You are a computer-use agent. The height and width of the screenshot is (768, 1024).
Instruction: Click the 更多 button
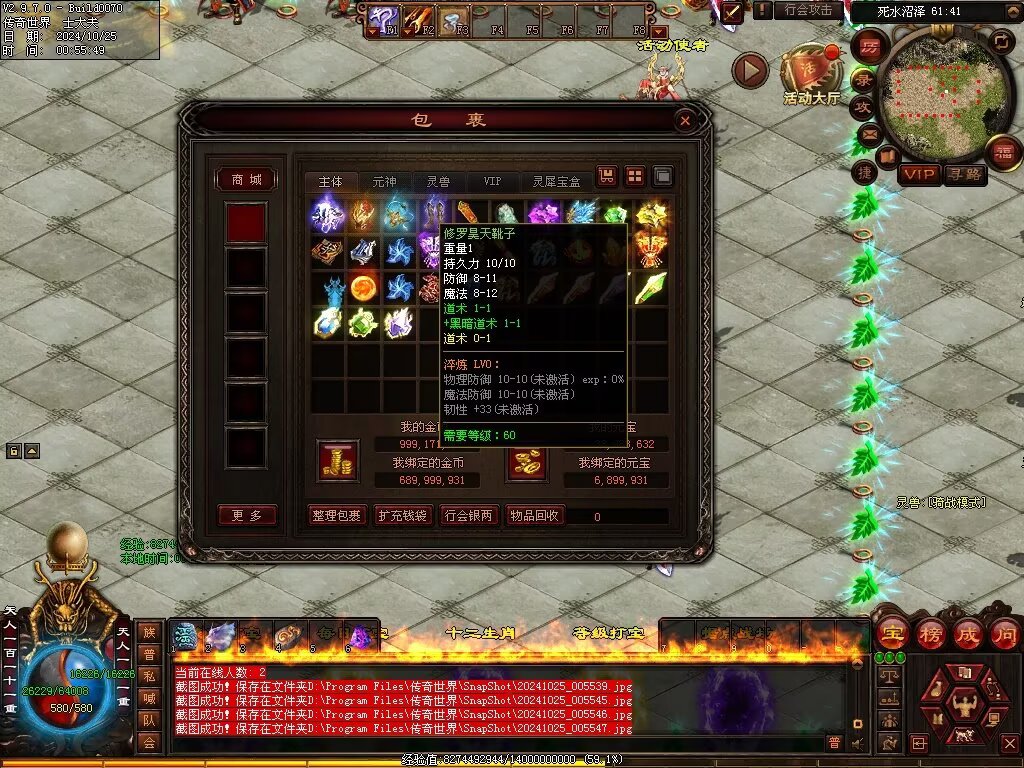point(246,516)
